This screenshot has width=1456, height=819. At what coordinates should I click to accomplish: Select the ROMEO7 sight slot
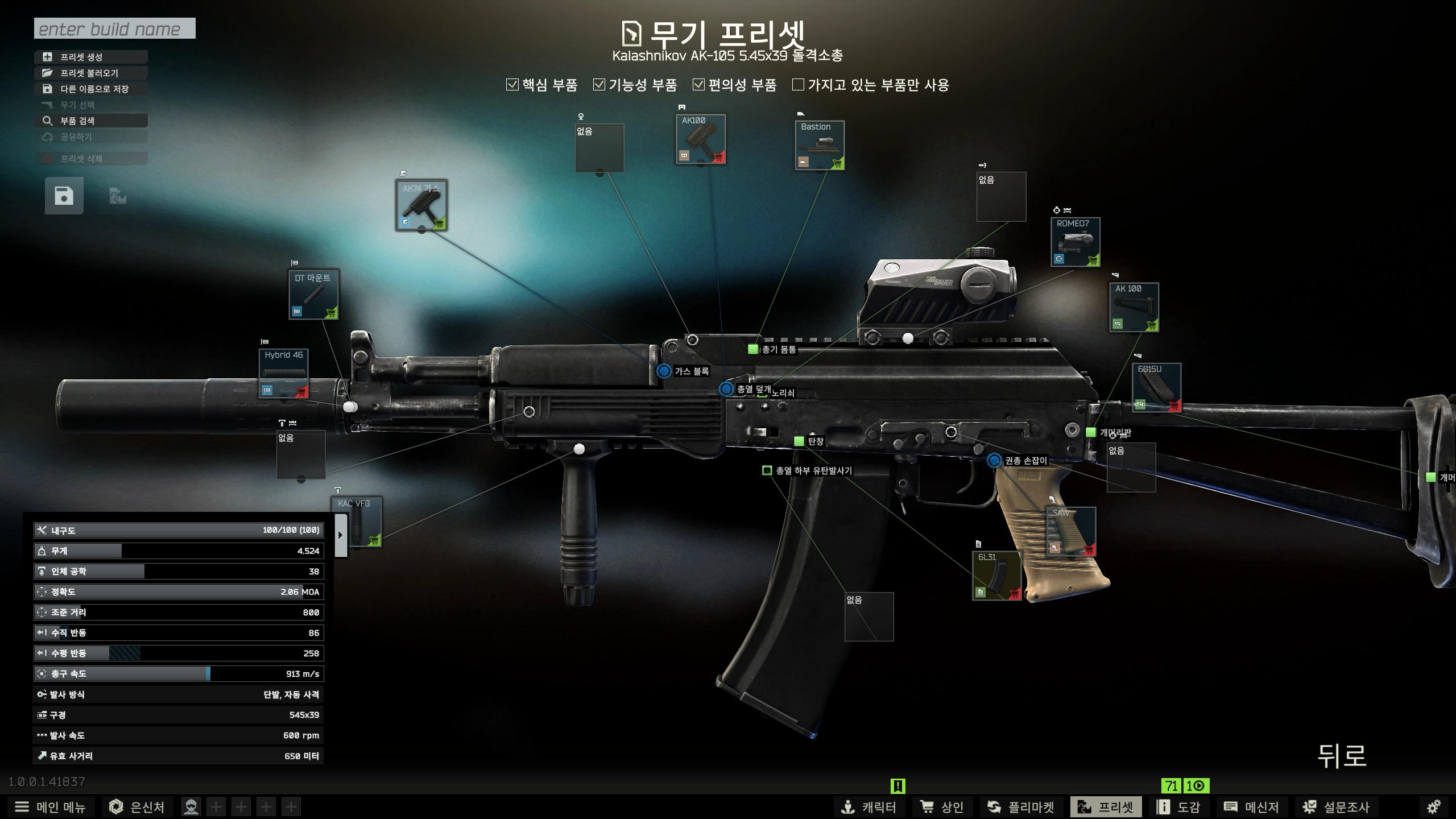[1075, 242]
